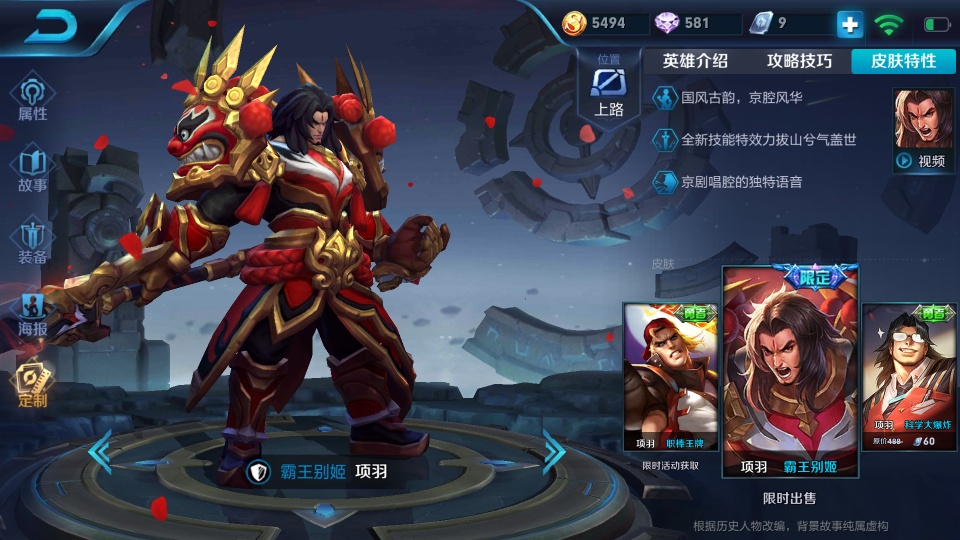This screenshot has width=960, height=540.
Task: View the 海报 poster
Action: point(32,314)
